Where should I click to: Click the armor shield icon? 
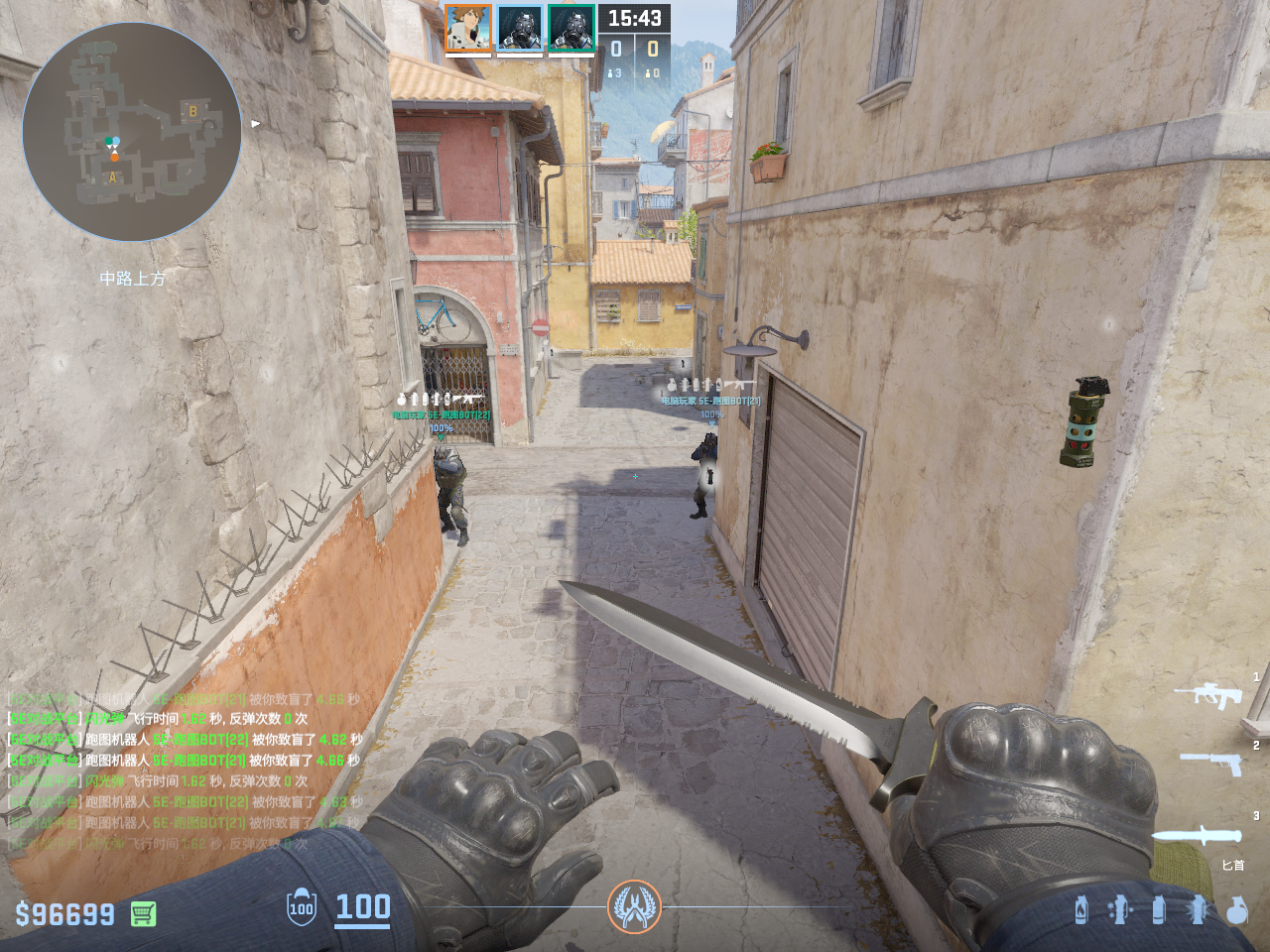(x=302, y=908)
